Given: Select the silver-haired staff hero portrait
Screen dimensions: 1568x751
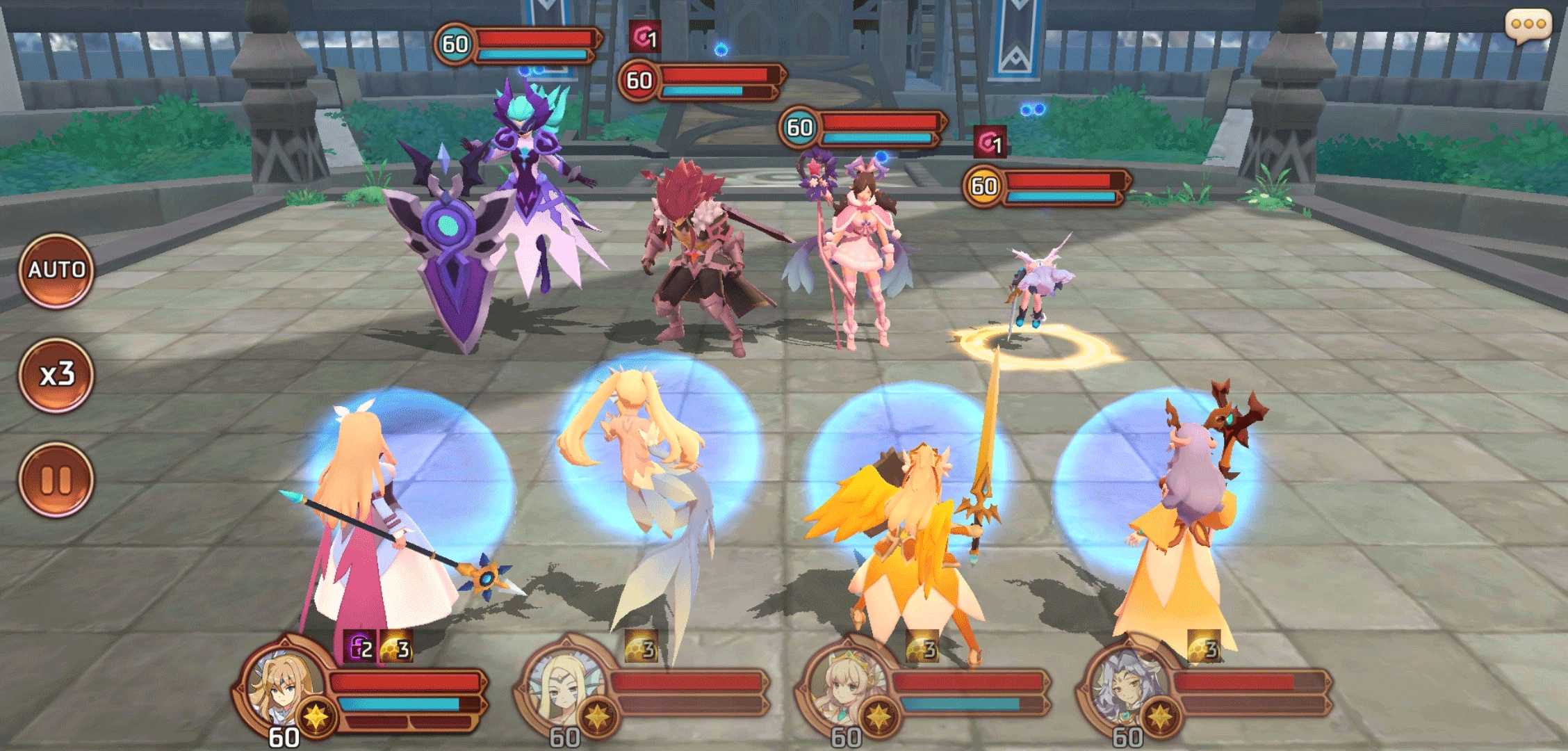Looking at the screenshot, I should [1126, 685].
